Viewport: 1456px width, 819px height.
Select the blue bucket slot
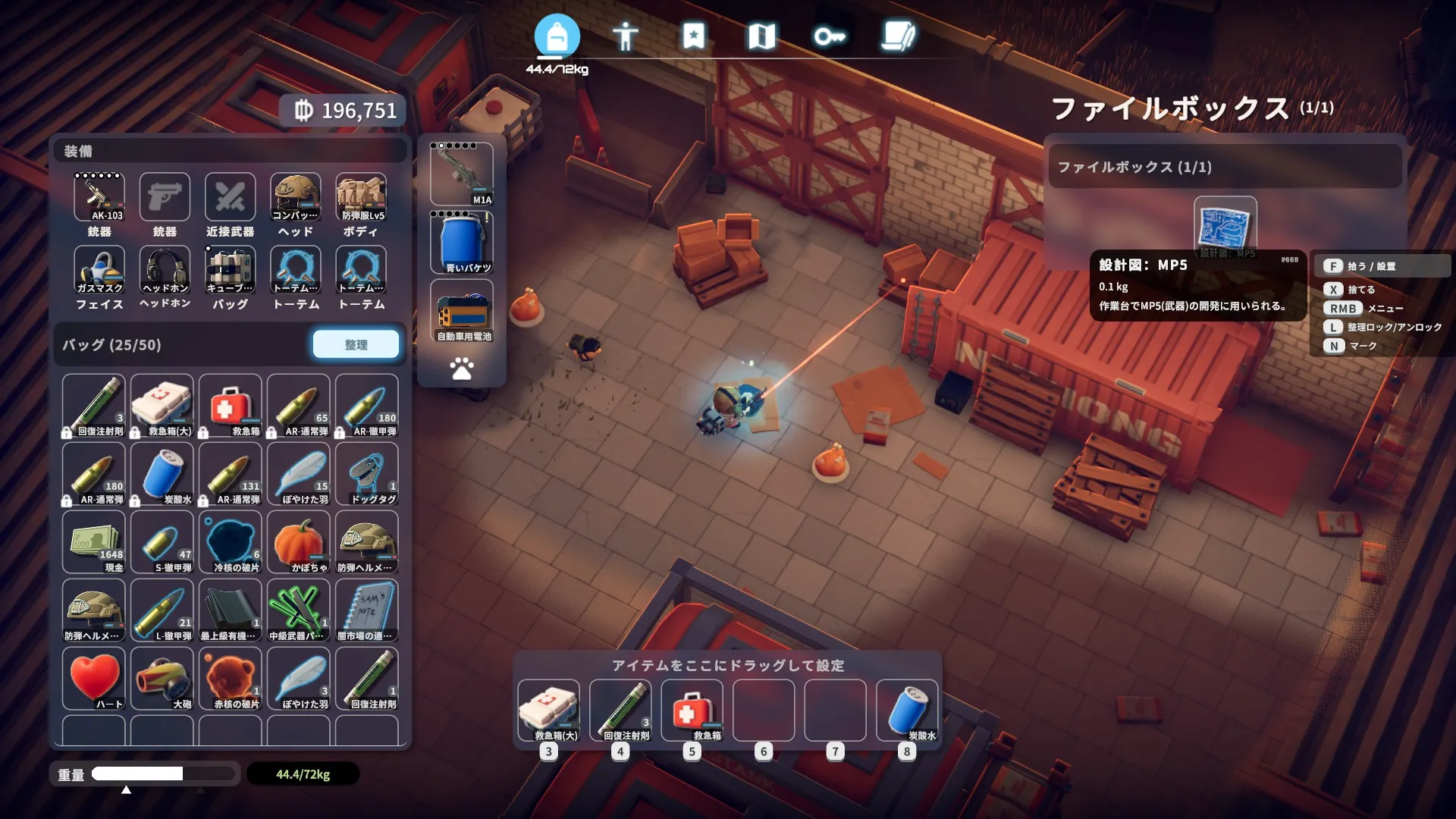coord(462,242)
